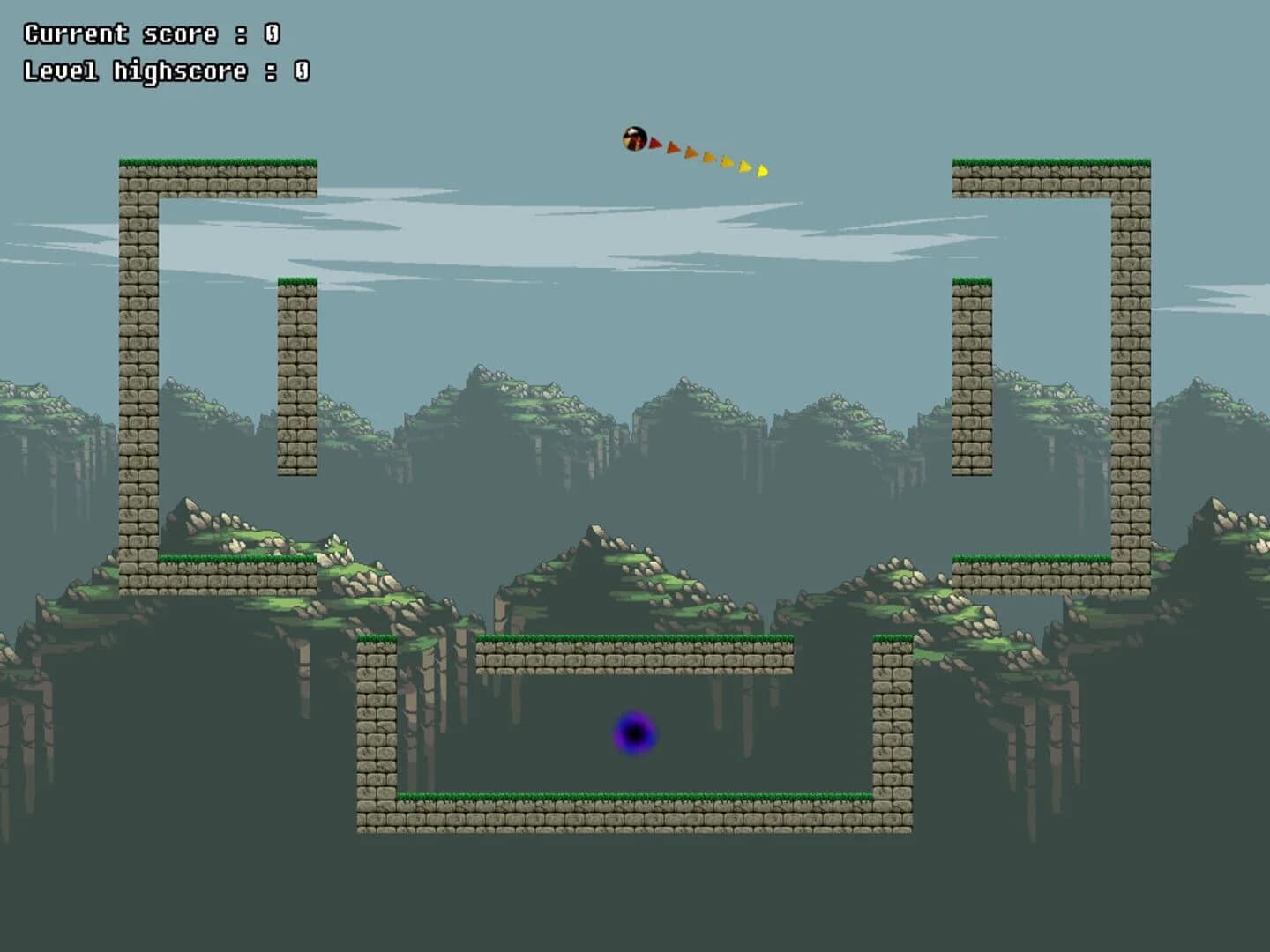Select the middle gold arrow of the trajectory
Screen dimensions: 1270x952
(728, 161)
